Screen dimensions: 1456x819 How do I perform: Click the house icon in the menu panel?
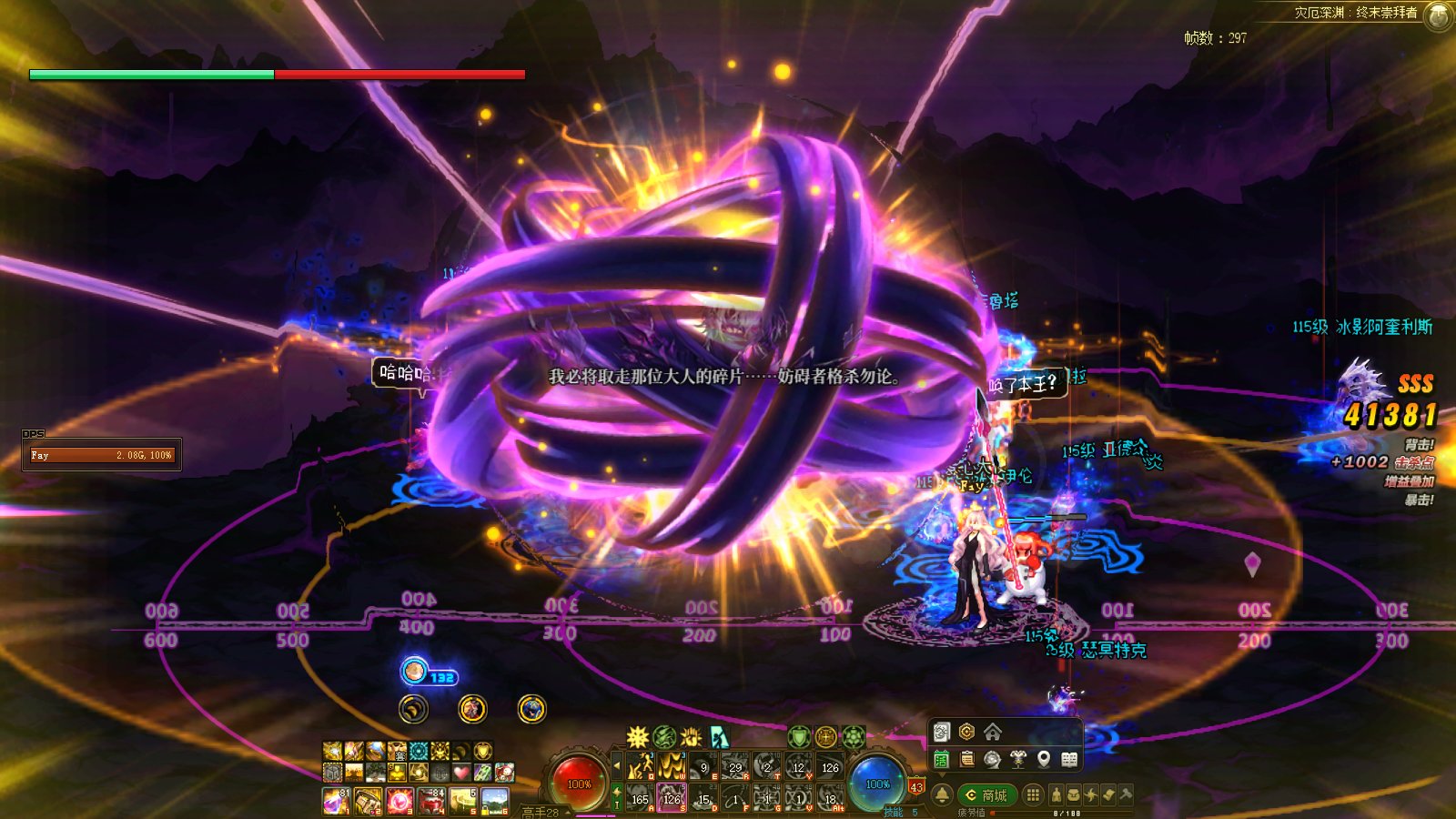(x=993, y=732)
